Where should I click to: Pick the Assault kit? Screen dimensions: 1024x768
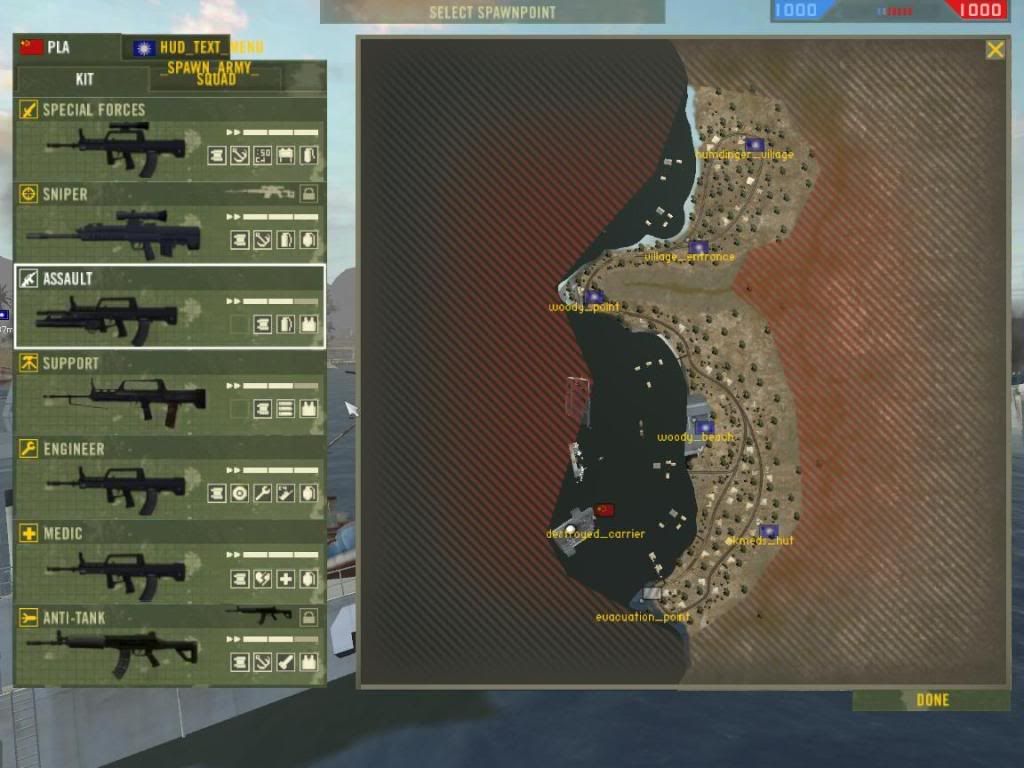(x=170, y=306)
